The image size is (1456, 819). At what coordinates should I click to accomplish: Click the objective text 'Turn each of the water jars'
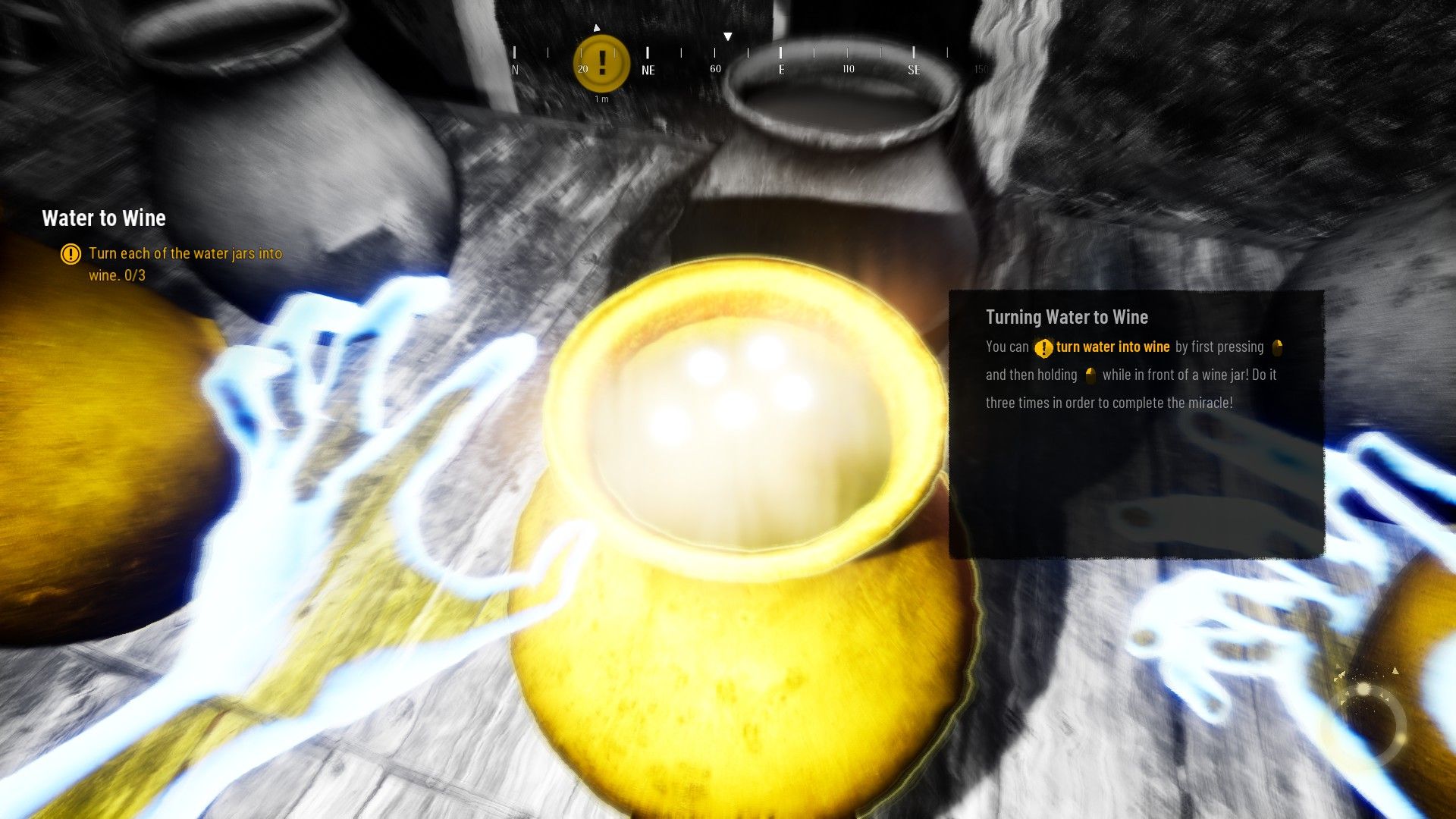click(x=186, y=254)
